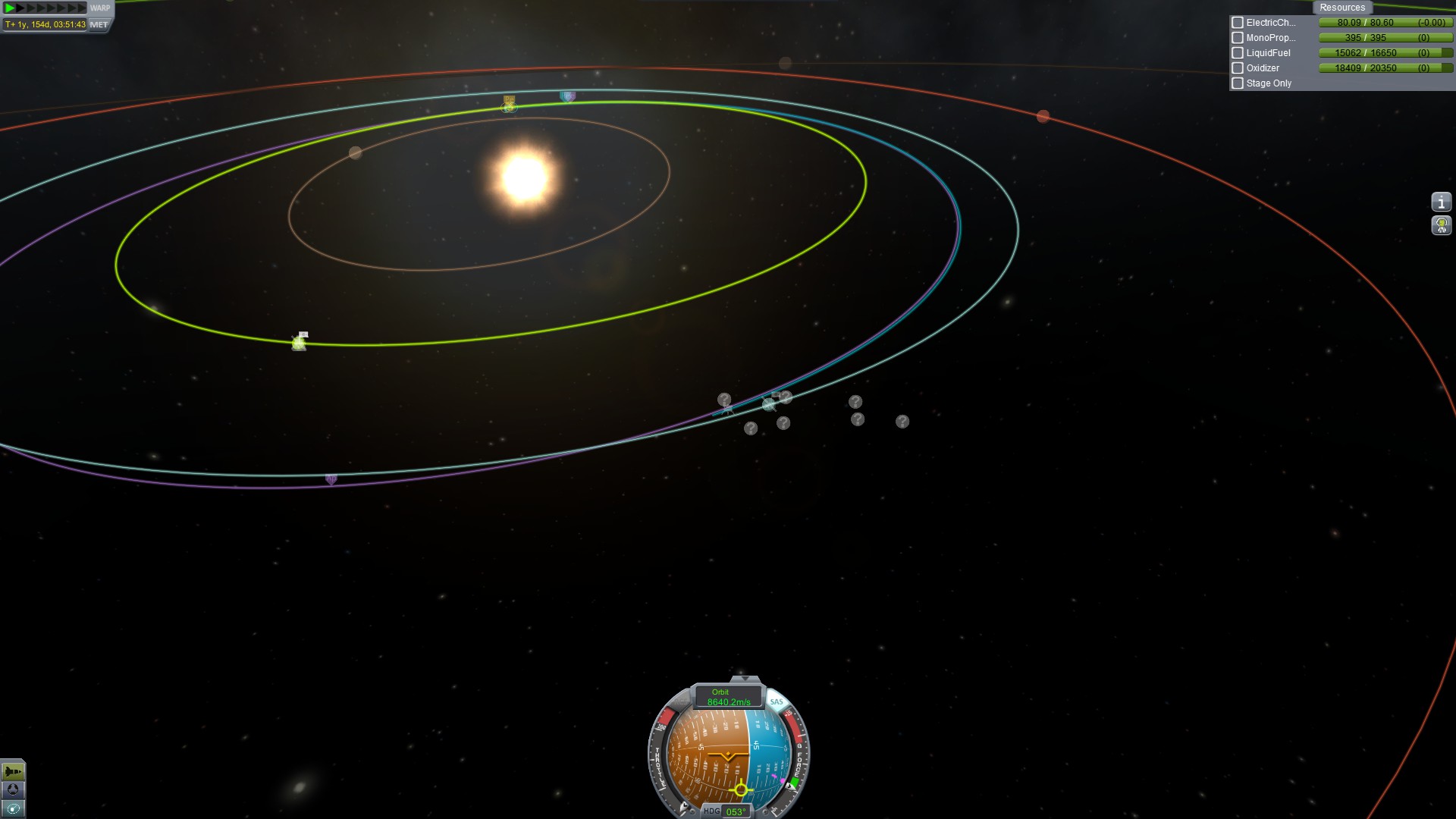Select the map view orbit button
Image resolution: width=1456 pixels, height=819 pixels.
click(13, 809)
